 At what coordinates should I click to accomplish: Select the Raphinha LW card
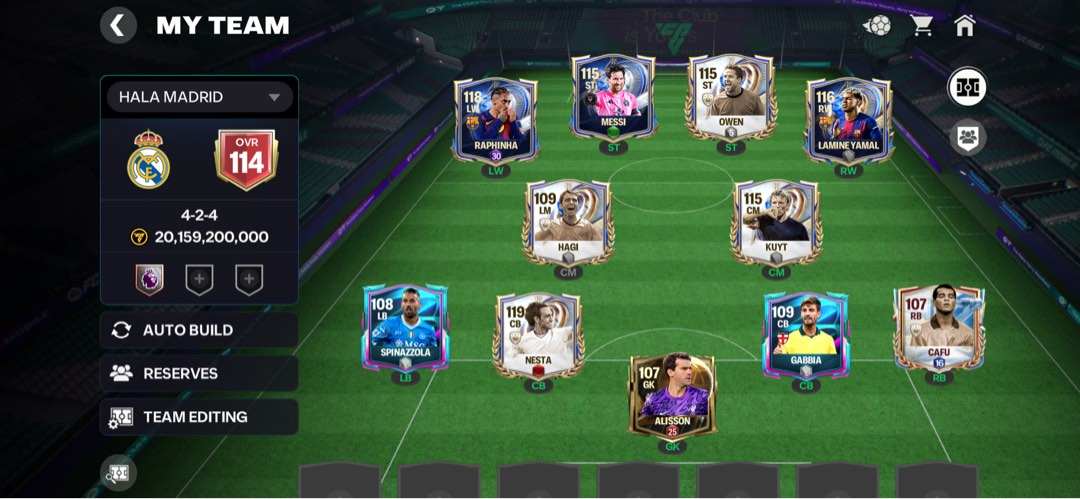[x=495, y=120]
